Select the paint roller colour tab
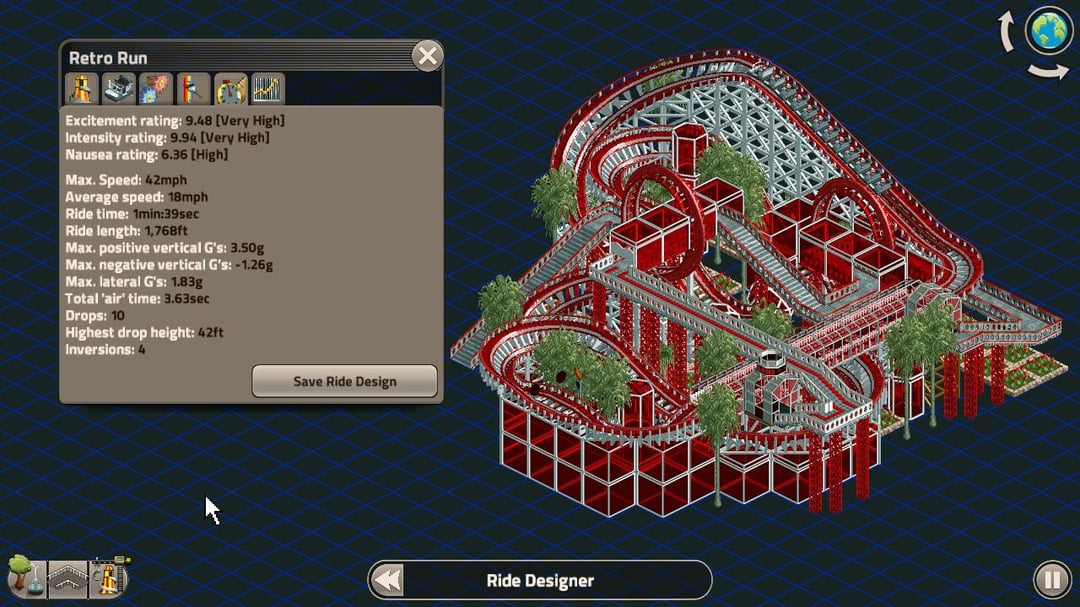1080x607 pixels. point(193,89)
